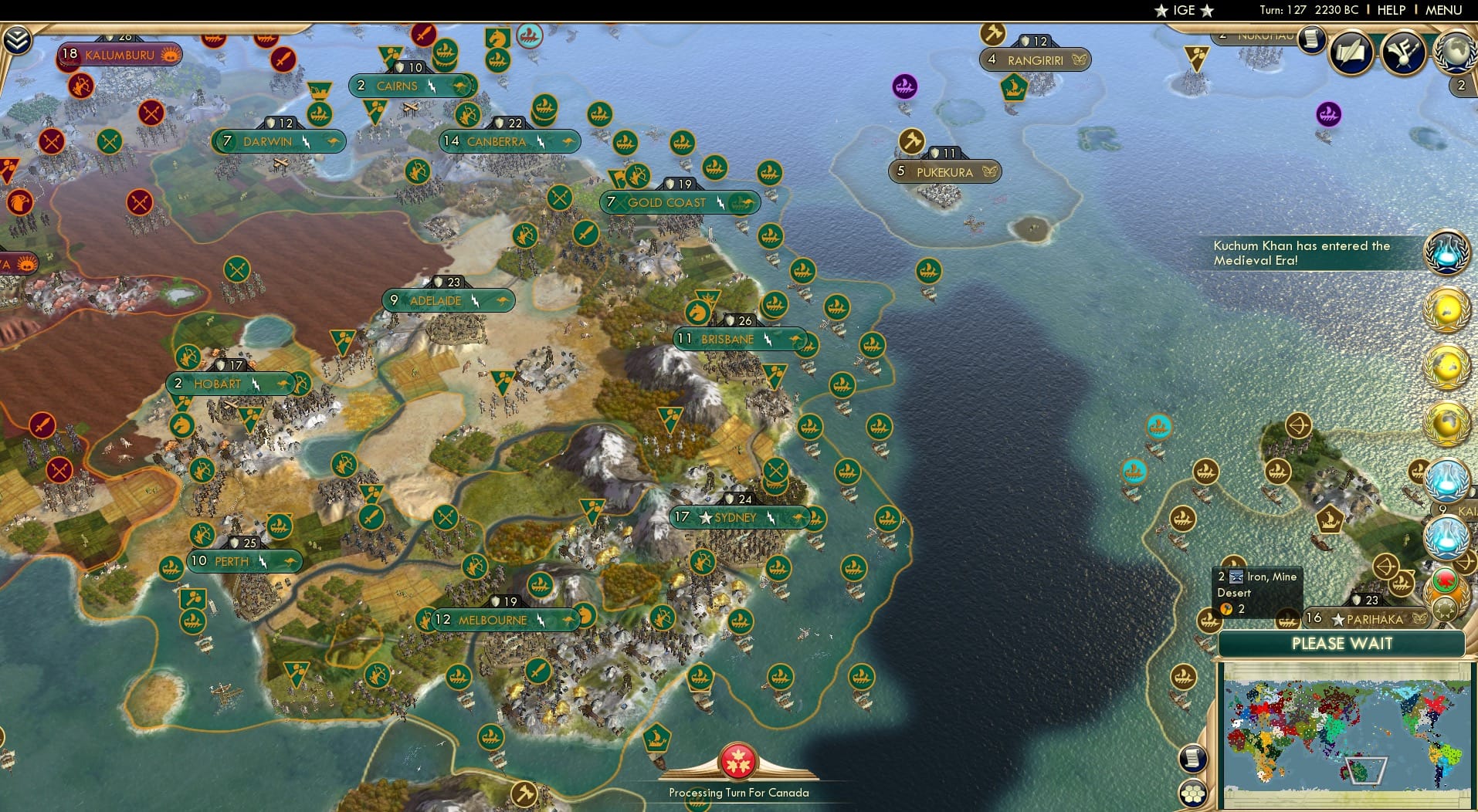Select the purple barbarian galley unit flag
This screenshot has height=812, width=1478.
coord(903,85)
